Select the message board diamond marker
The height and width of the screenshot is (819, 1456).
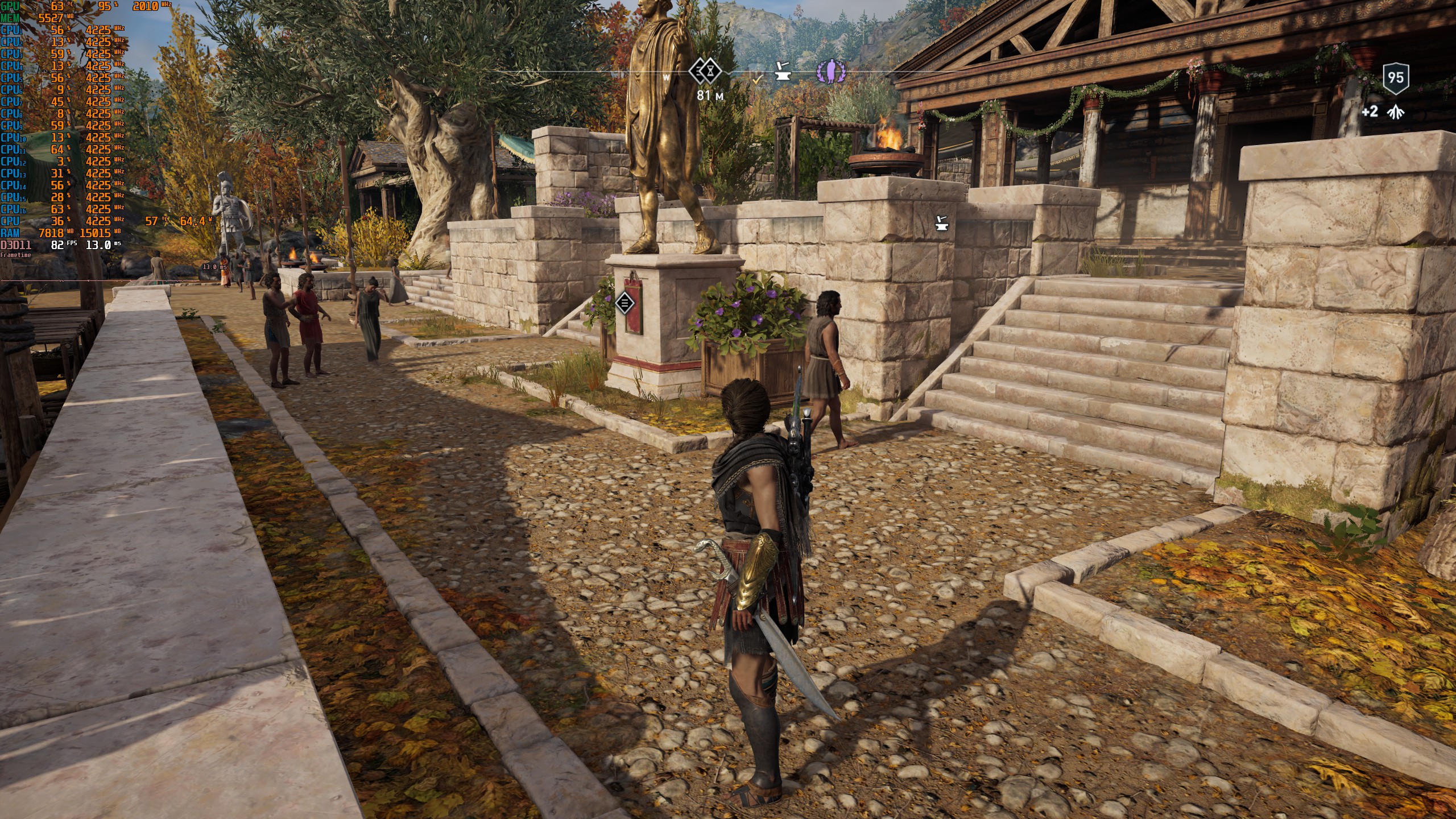coord(624,303)
